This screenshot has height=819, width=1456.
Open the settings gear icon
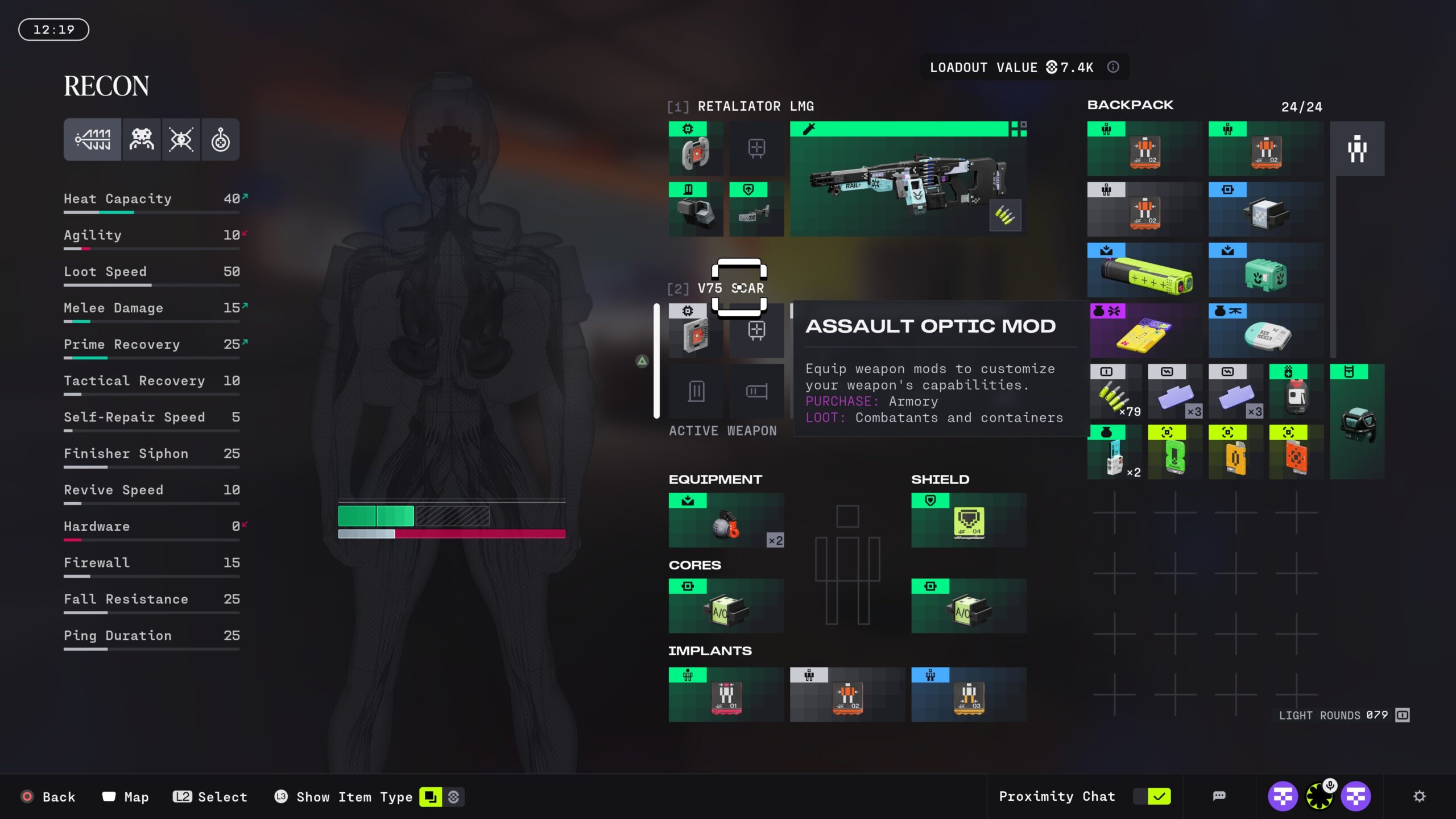1419,796
